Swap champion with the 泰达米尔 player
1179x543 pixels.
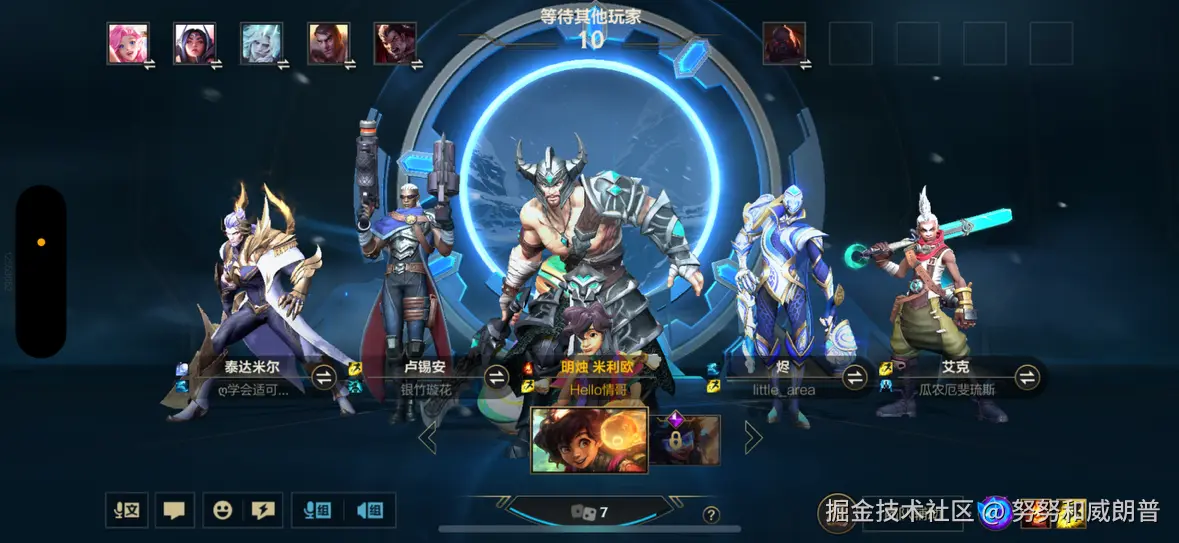coord(324,377)
